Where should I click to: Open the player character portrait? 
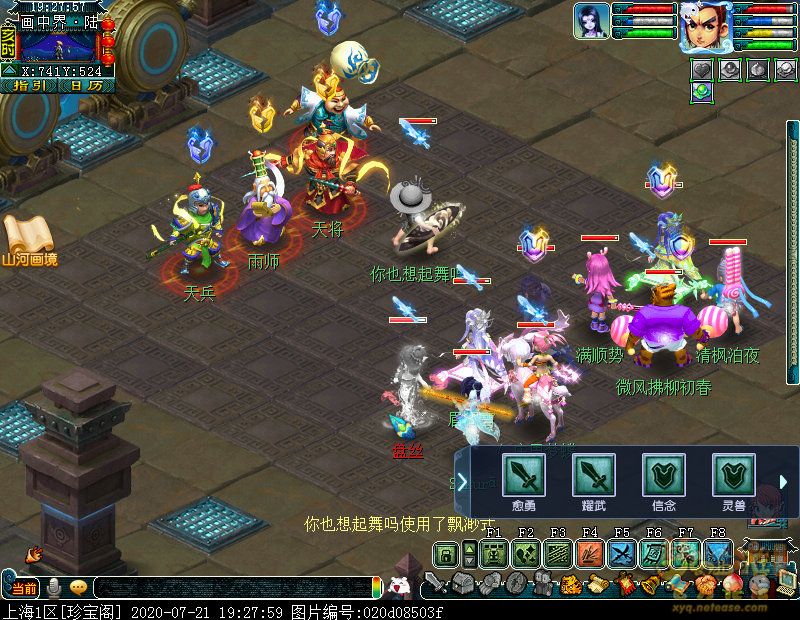coord(705,25)
